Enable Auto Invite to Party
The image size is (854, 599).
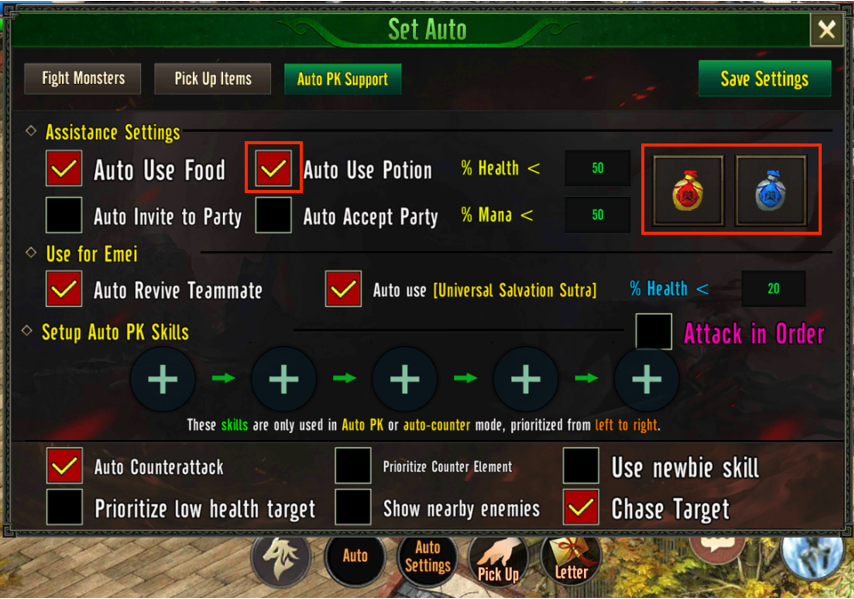(64, 215)
